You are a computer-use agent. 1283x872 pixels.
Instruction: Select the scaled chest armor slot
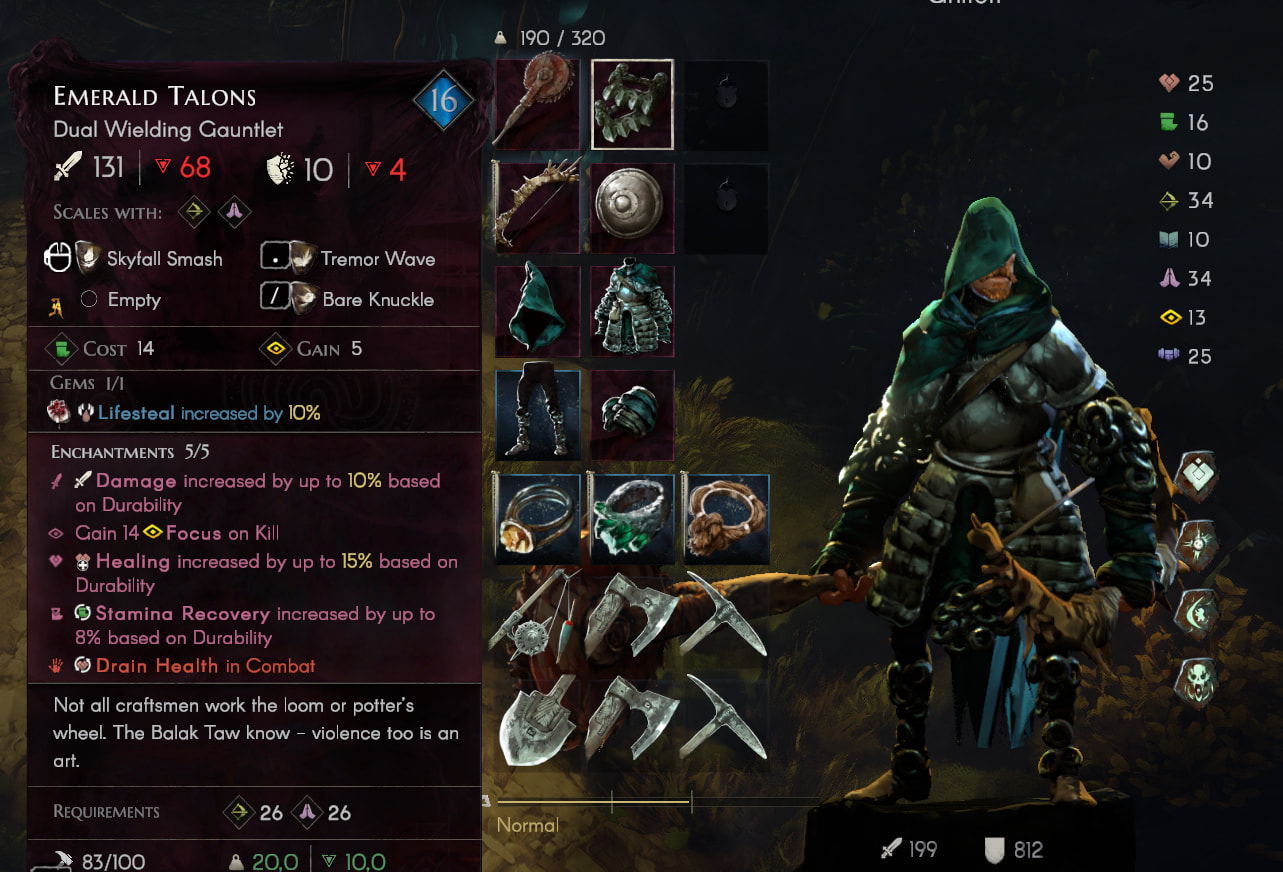click(x=632, y=312)
